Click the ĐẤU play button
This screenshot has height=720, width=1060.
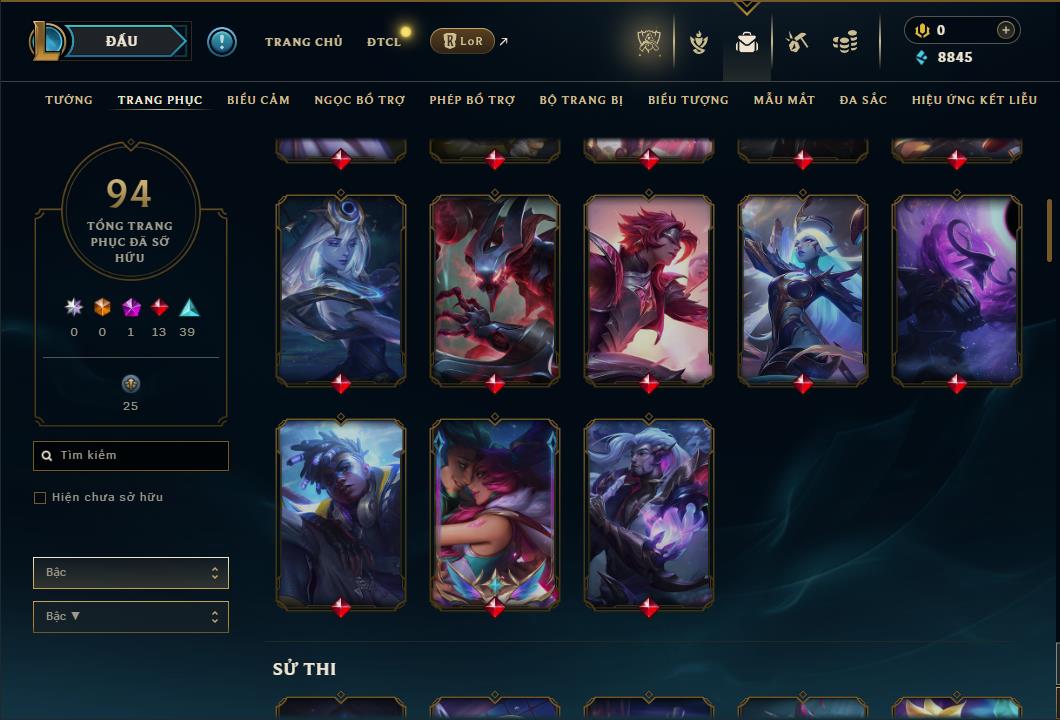(x=121, y=41)
